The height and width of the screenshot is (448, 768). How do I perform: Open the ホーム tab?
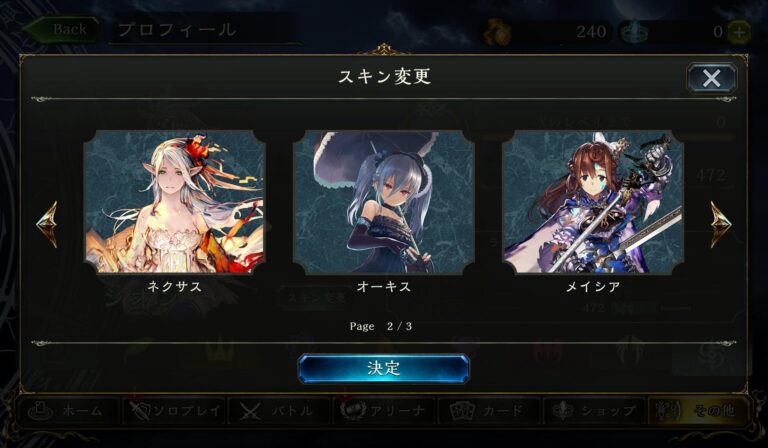[70, 410]
